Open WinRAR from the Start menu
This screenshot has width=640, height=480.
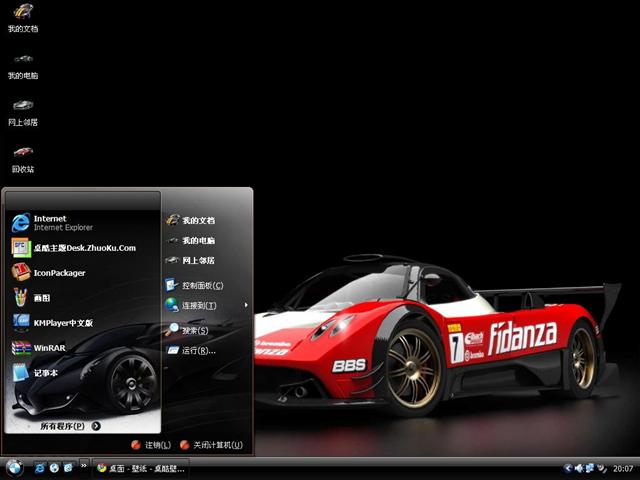[49, 348]
